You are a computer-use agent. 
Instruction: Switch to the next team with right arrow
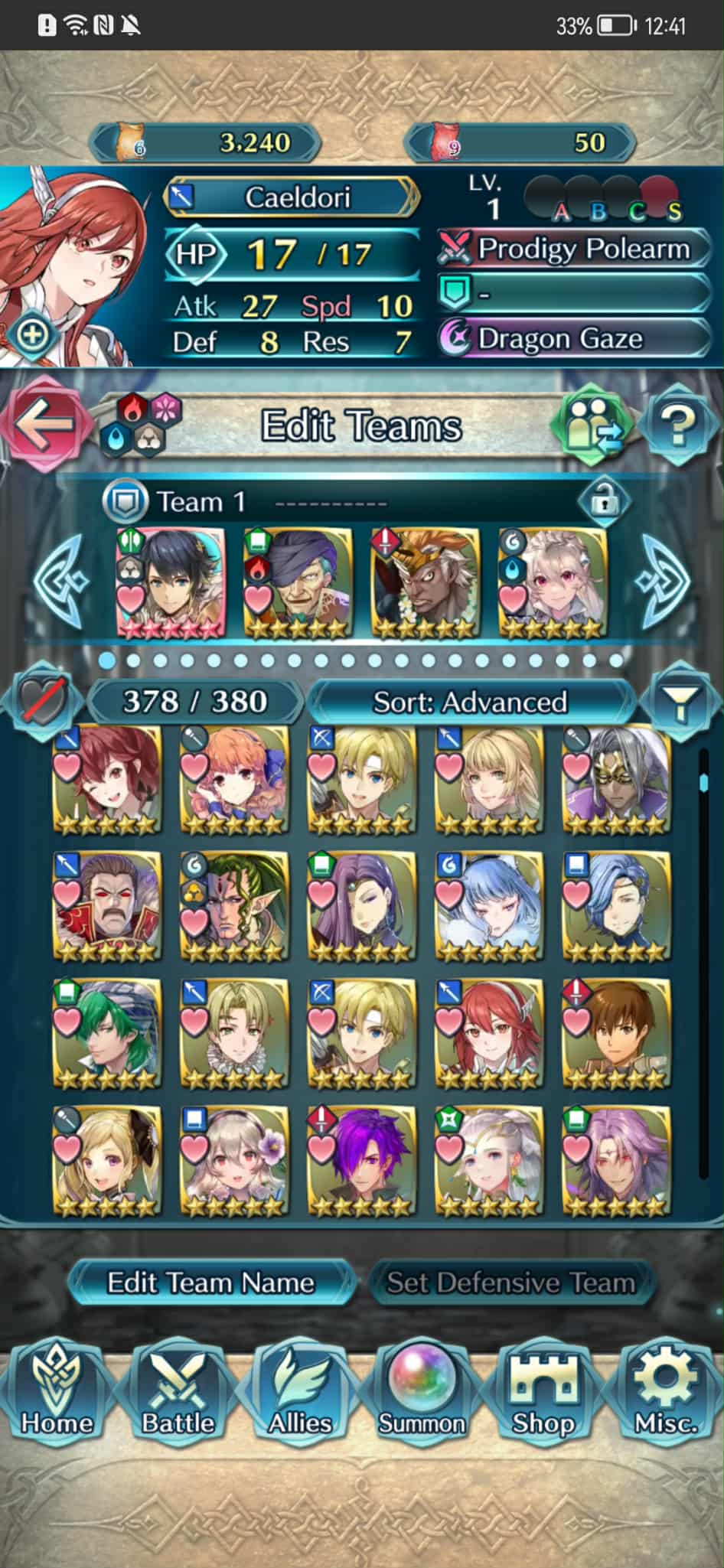(663, 582)
